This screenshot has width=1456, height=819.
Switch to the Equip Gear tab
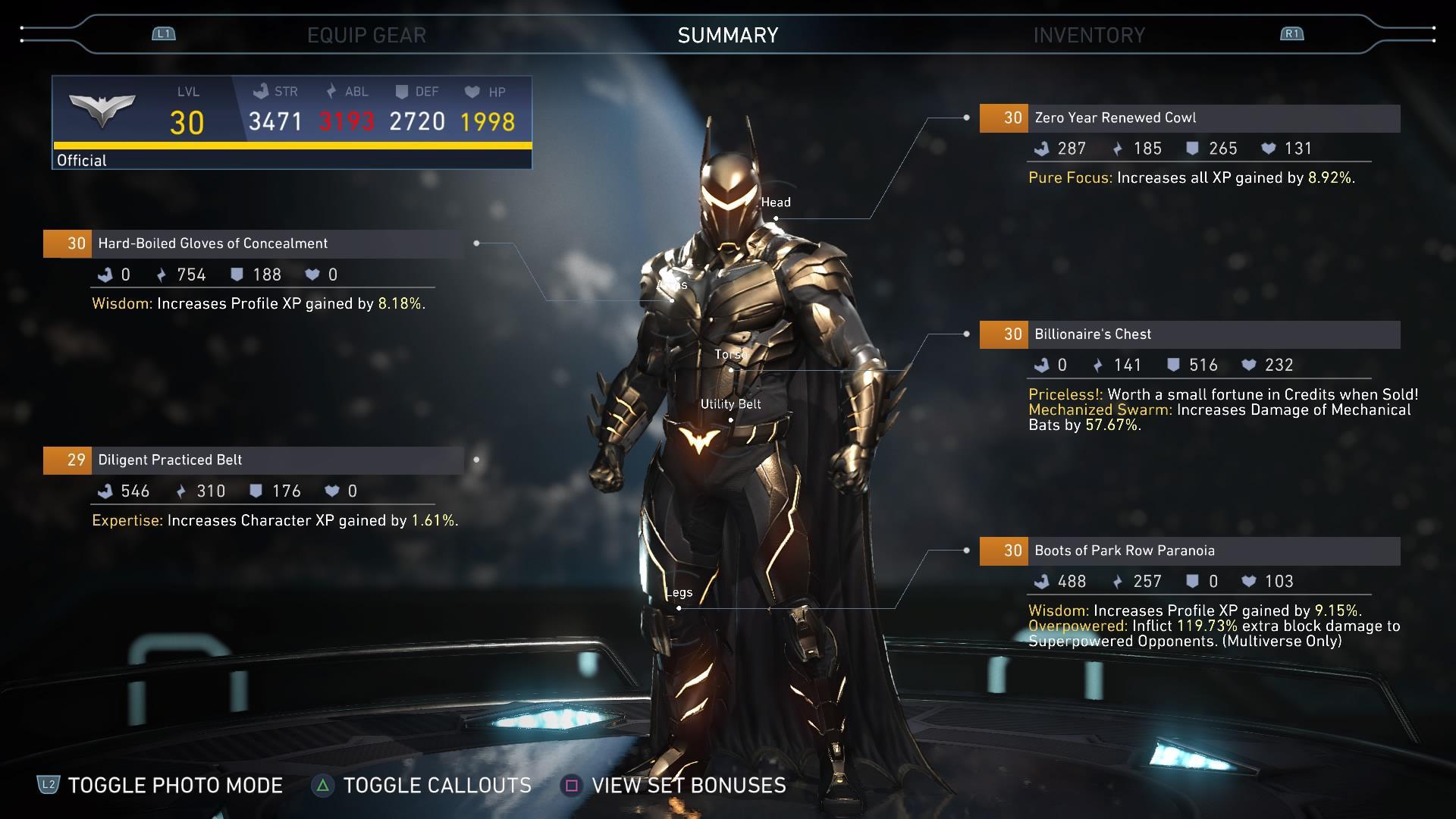[367, 34]
